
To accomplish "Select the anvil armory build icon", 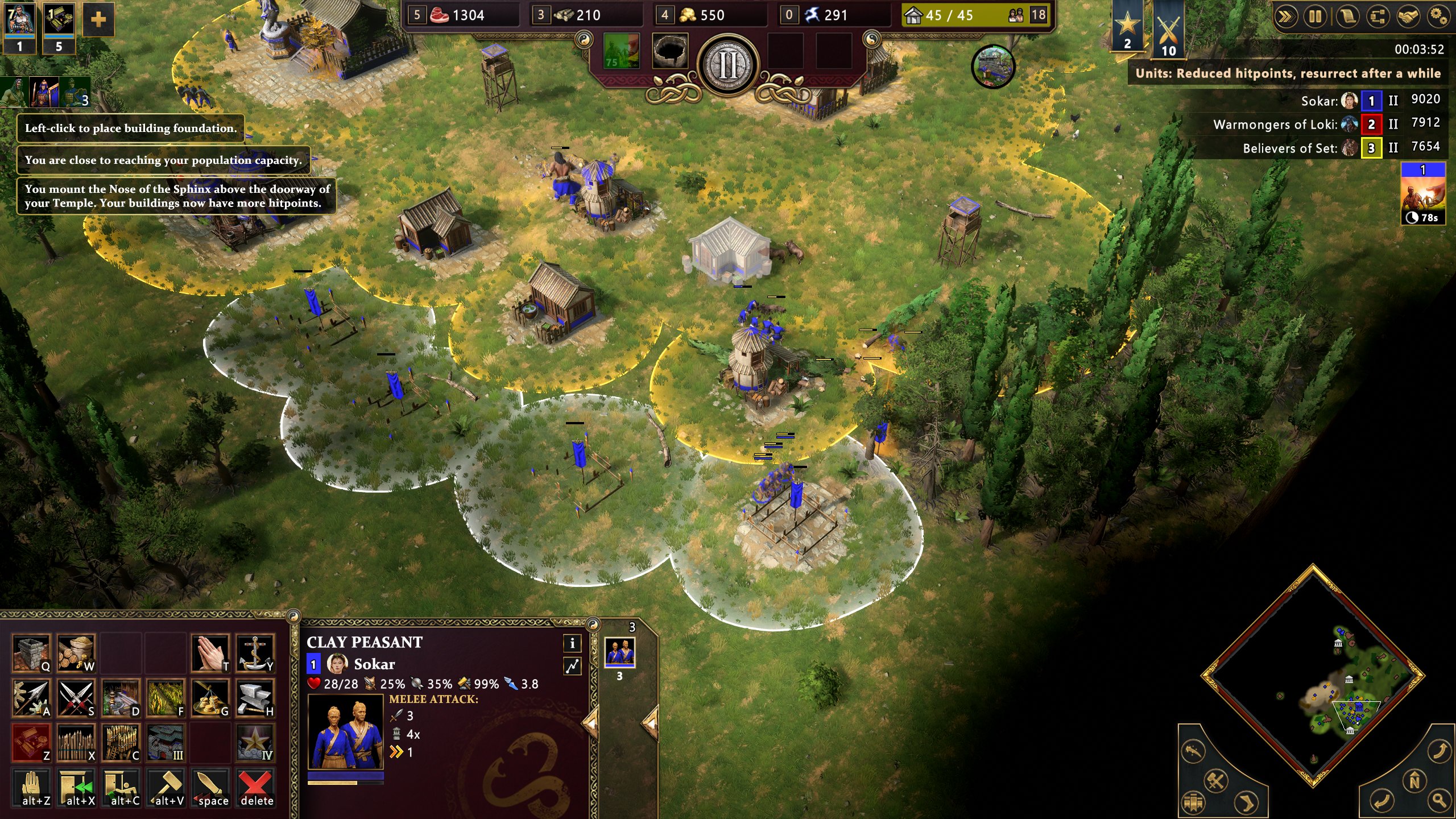I will coord(255,697).
